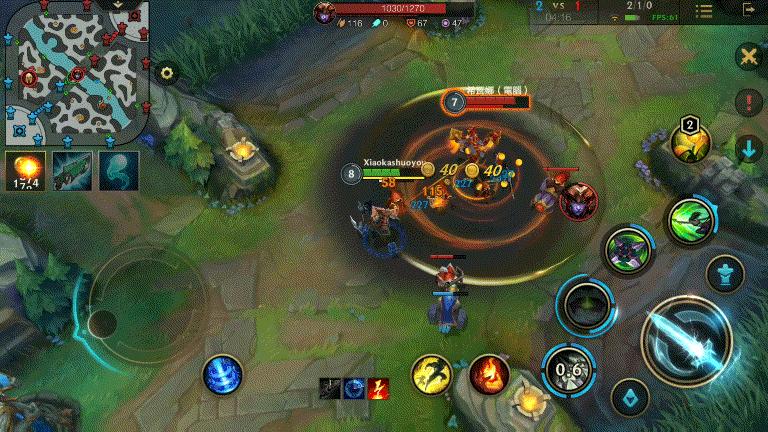Image resolution: width=768 pixels, height=432 pixels.
Task: Open the minimap
Action: [x=76, y=72]
